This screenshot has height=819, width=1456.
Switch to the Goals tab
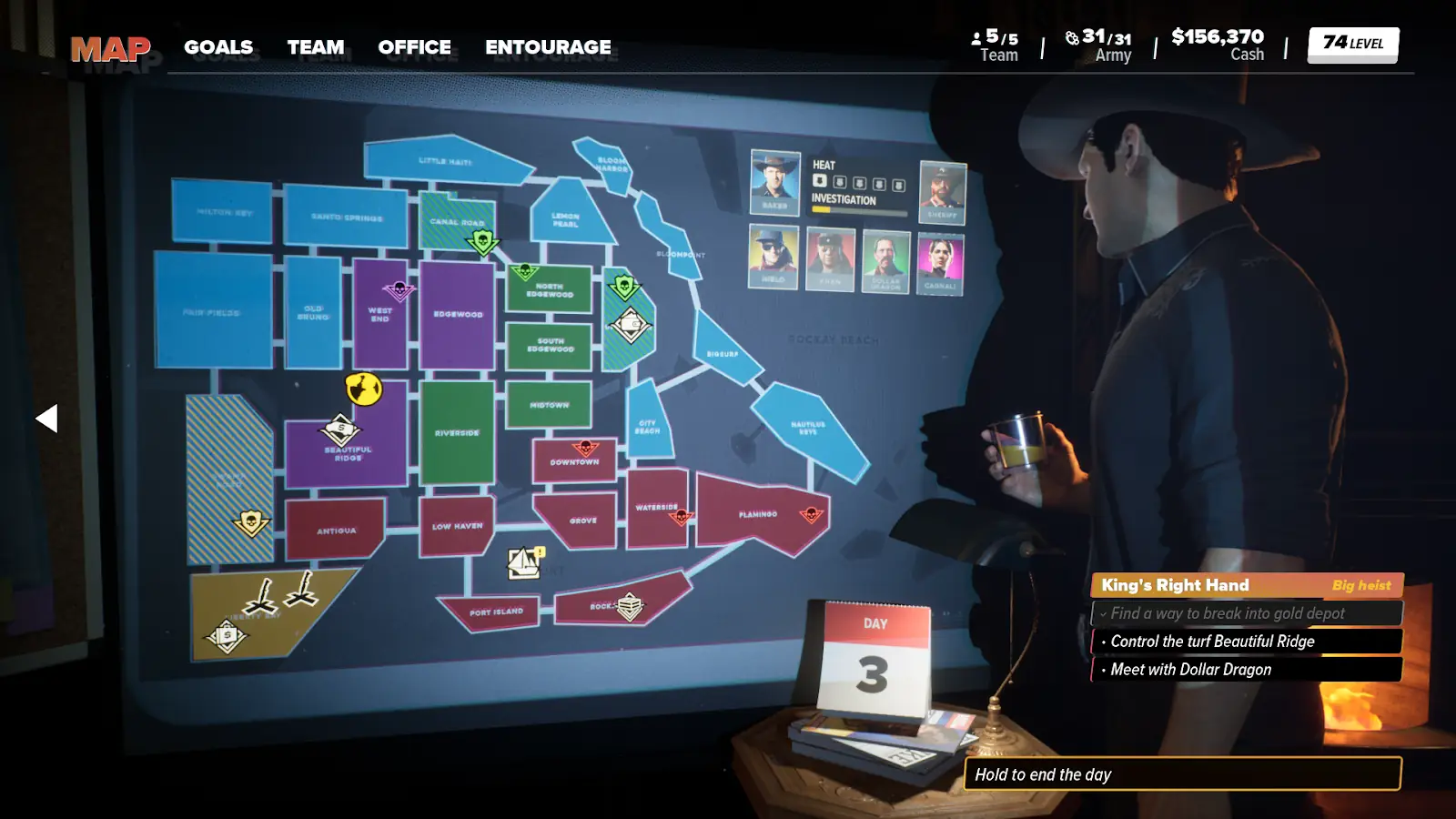pyautogui.click(x=218, y=47)
